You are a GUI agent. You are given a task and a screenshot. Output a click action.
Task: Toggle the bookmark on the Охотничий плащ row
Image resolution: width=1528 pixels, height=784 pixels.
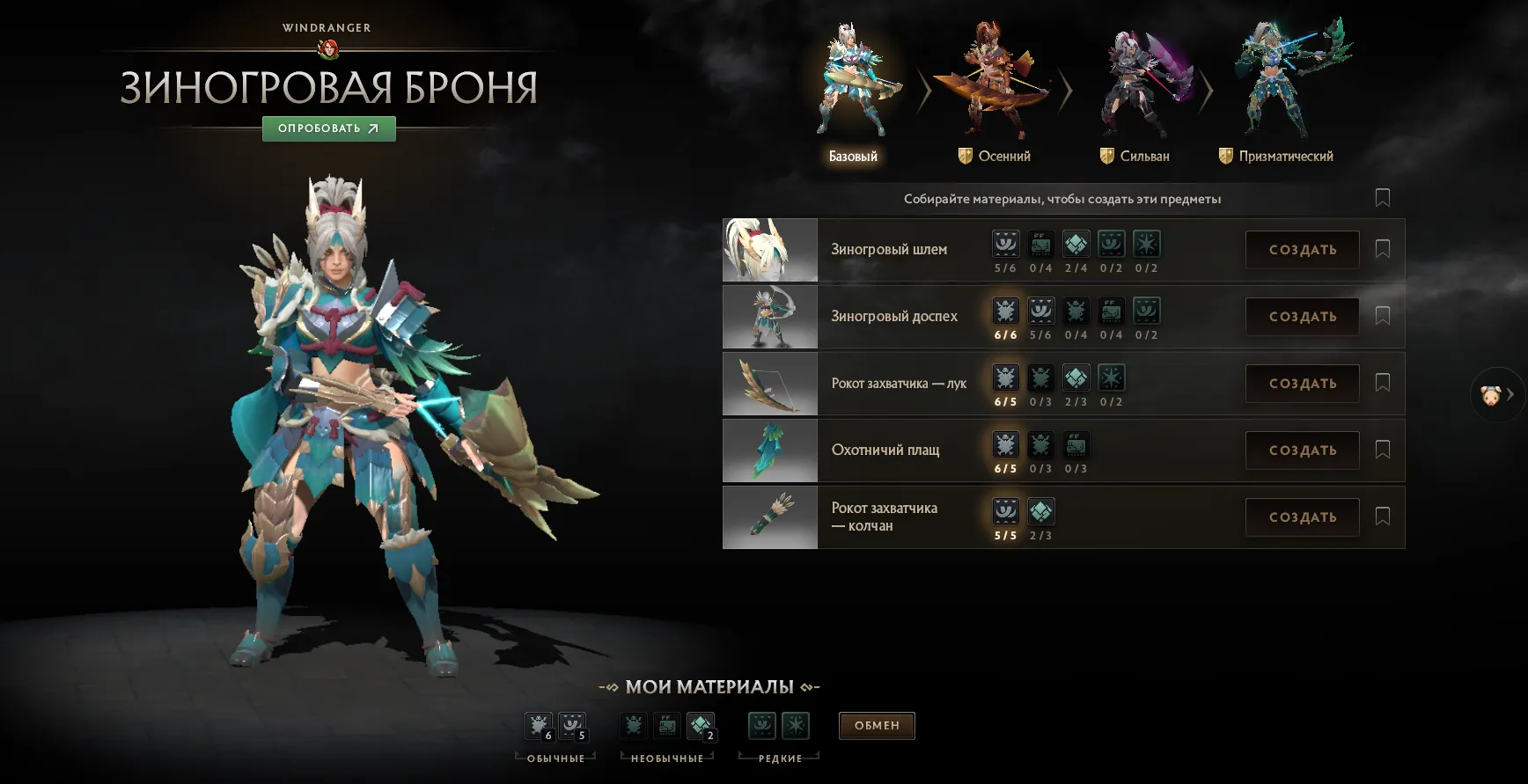click(x=1383, y=451)
